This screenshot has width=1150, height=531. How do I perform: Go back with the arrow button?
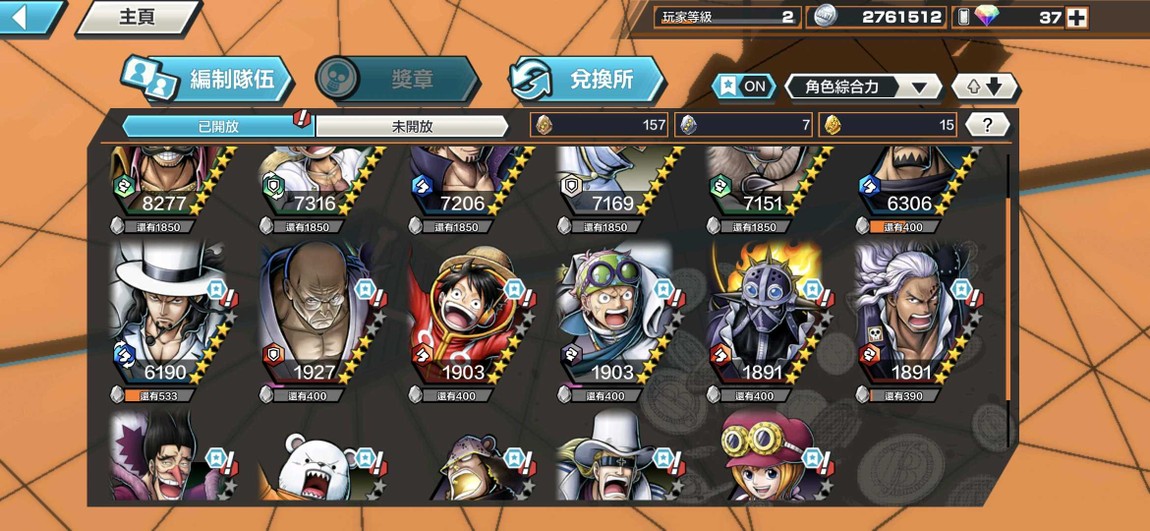coord(28,16)
